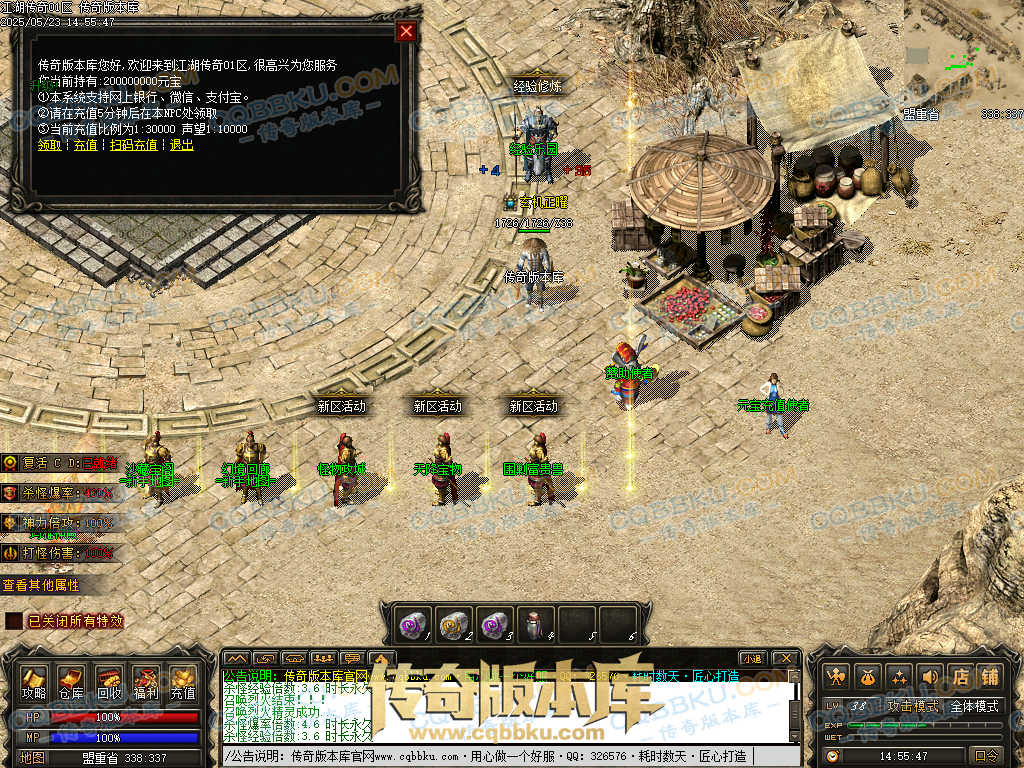1024x768 pixels.
Task: Choose the 领取 (claim) dialogue link
Action: click(x=49, y=145)
